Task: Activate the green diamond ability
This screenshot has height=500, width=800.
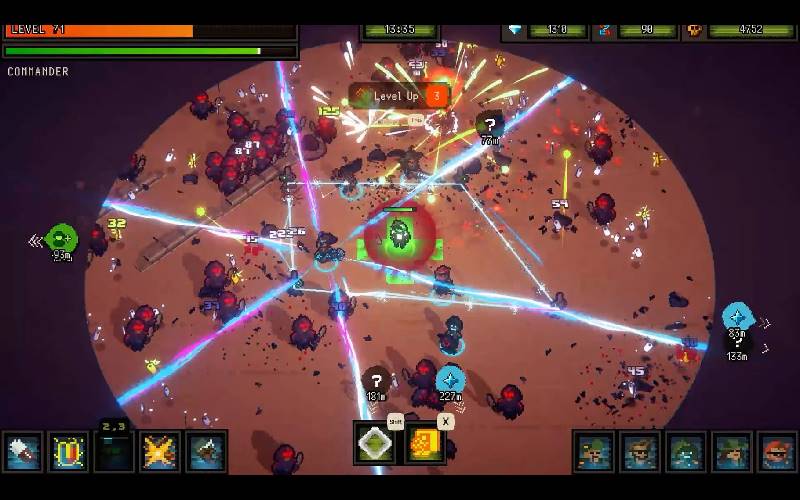Action: pos(374,443)
